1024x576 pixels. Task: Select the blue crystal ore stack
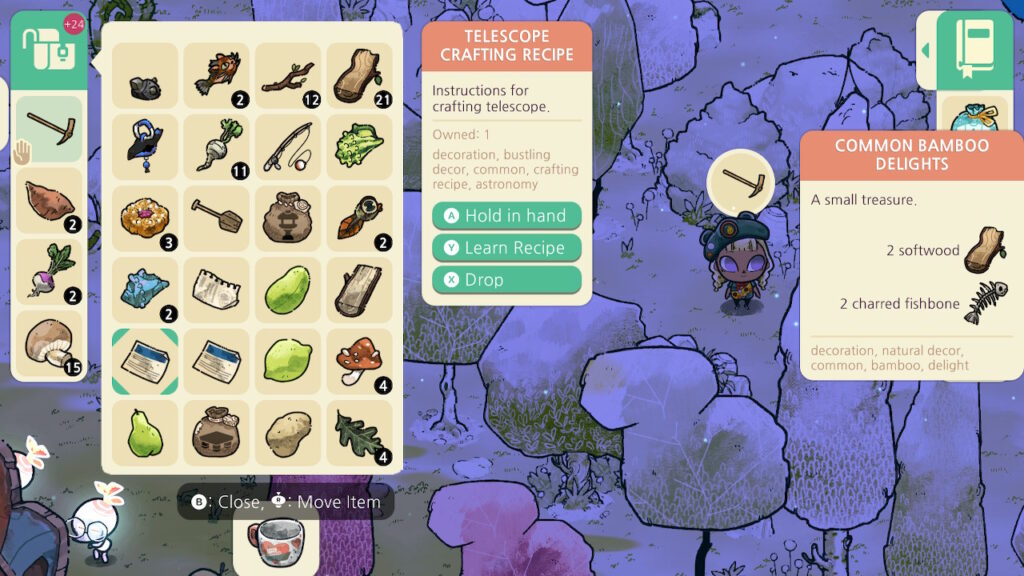click(144, 291)
